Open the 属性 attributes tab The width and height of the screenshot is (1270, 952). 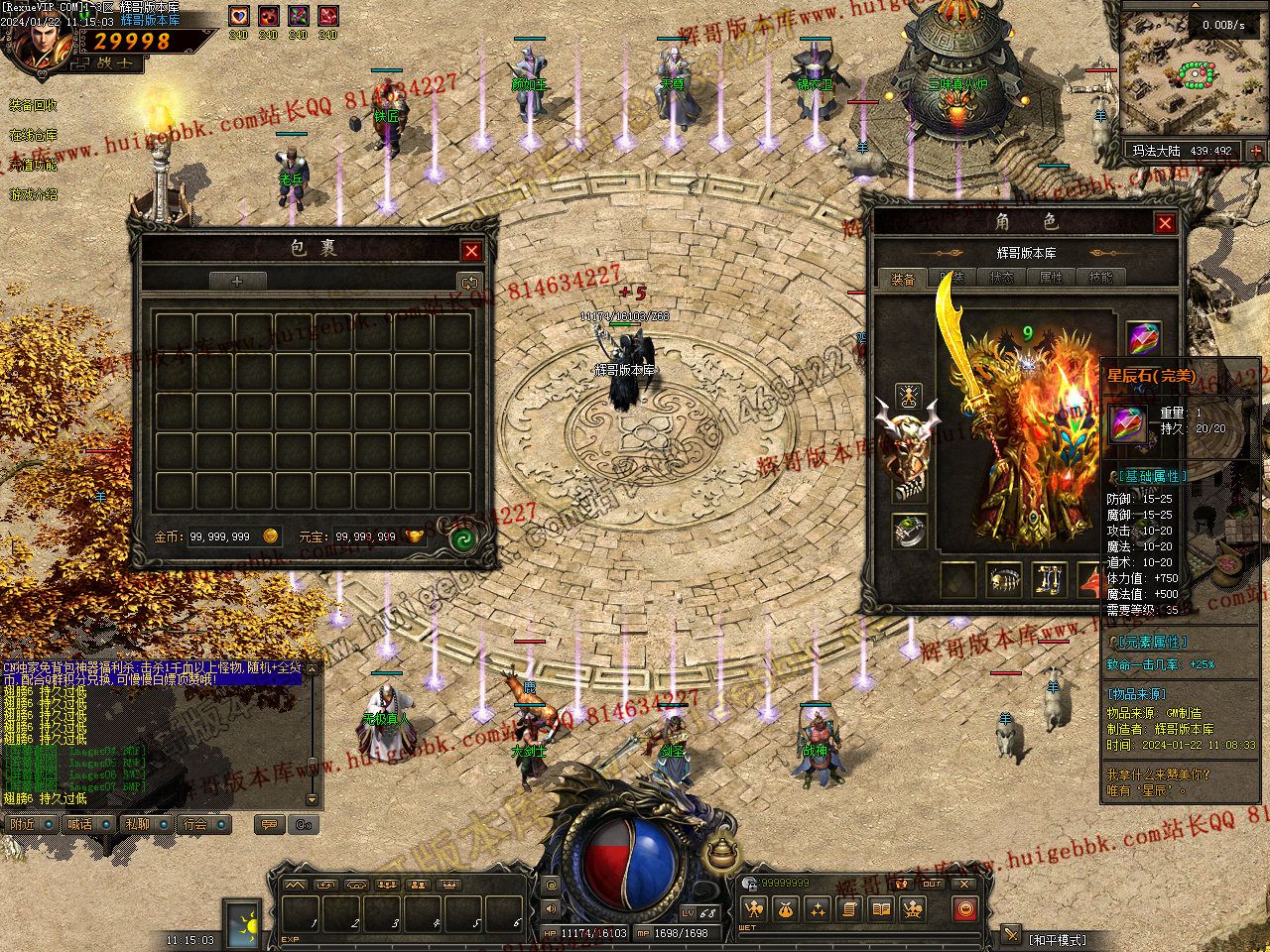1051,279
